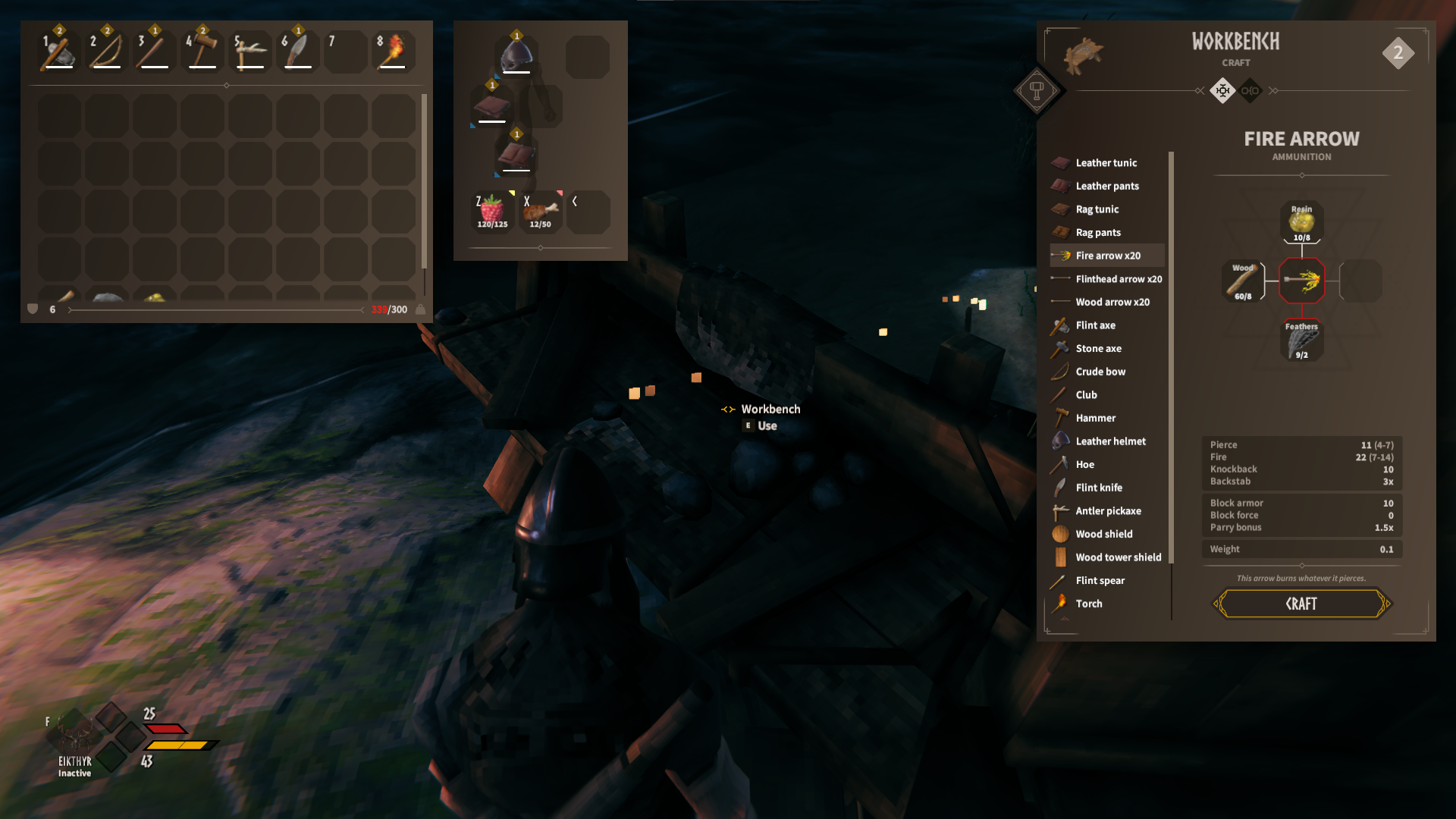Viewport: 1456px width, 819px height.
Task: Click the raspberries food slot
Action: 491,211
